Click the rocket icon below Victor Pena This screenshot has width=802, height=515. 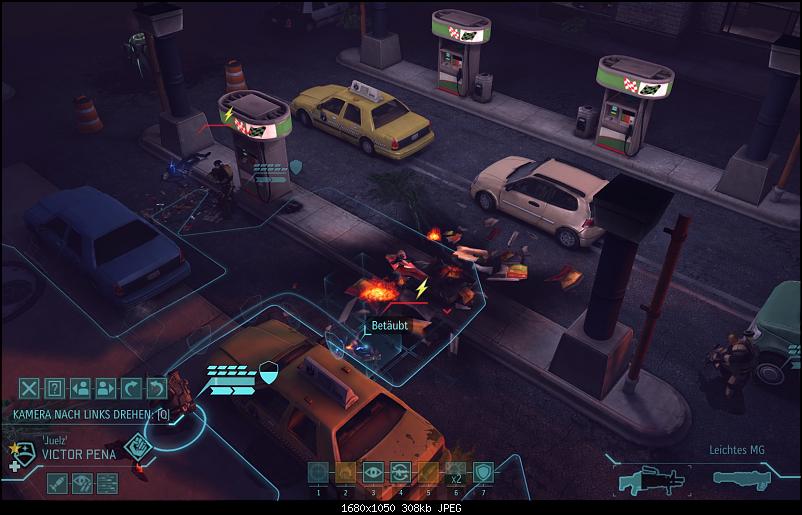(x=58, y=483)
